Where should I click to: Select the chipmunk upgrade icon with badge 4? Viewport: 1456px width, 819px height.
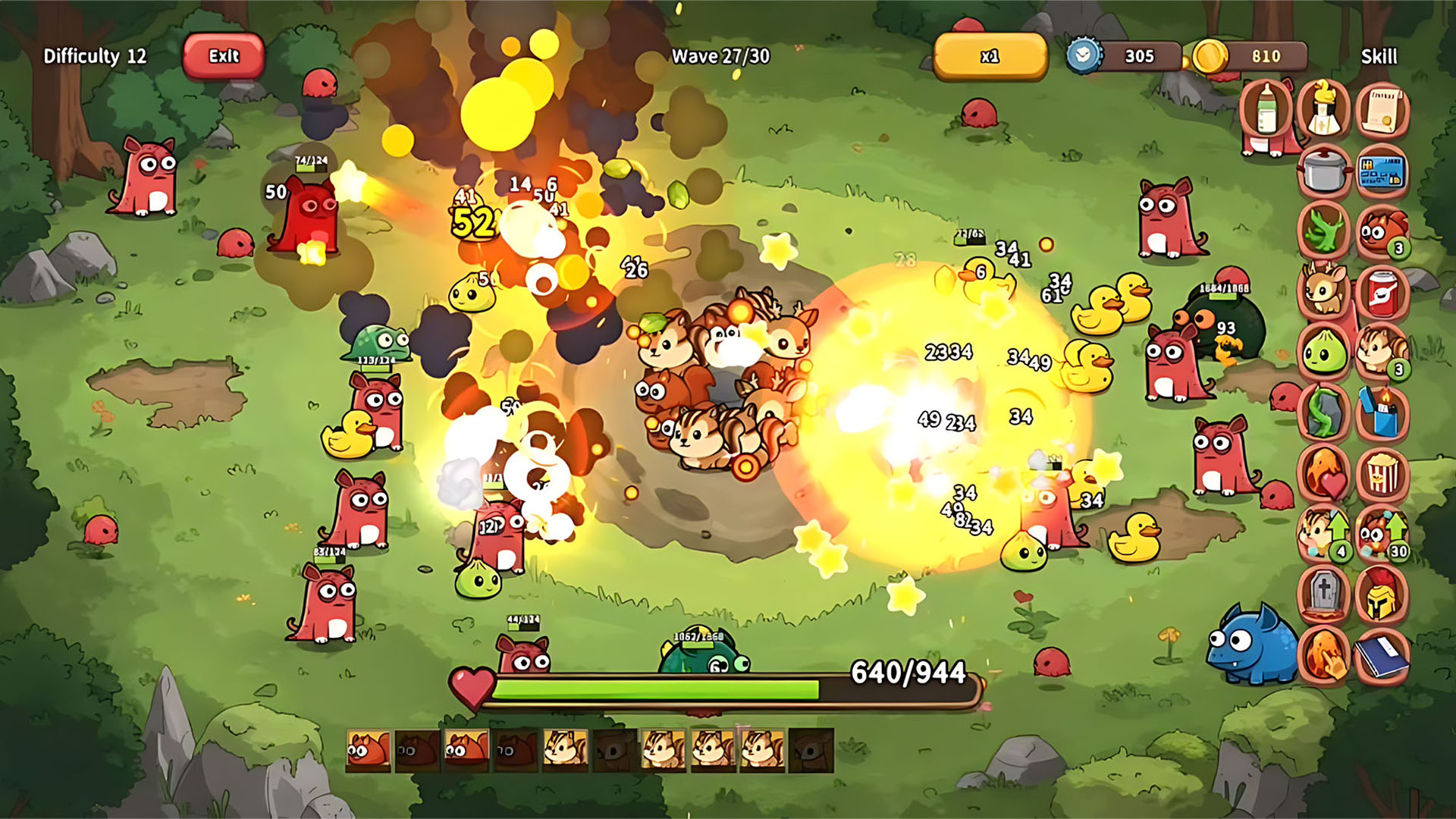1323,533
